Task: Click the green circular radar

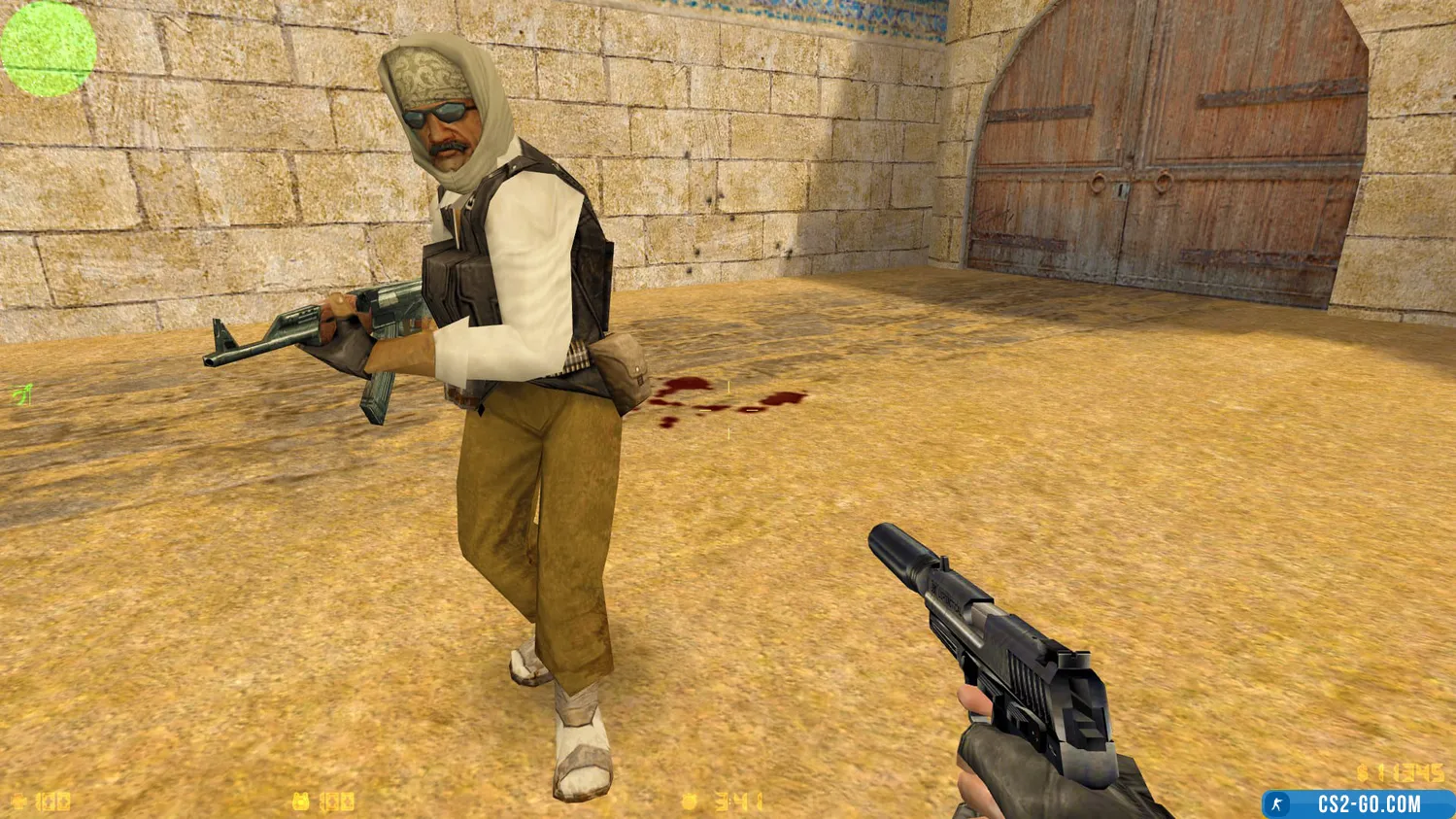Action: [x=49, y=49]
